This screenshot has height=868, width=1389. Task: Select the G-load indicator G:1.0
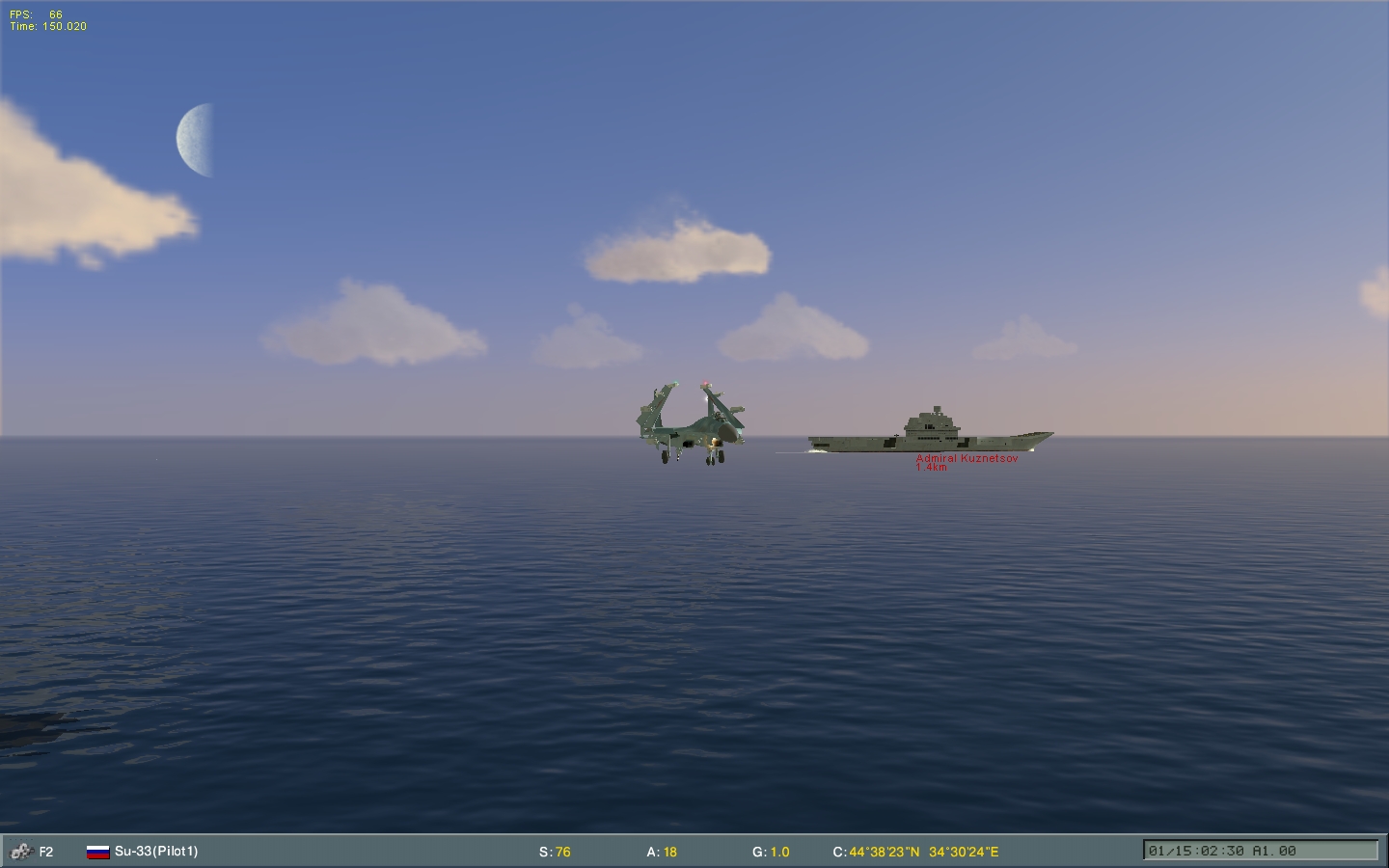pyautogui.click(x=774, y=852)
